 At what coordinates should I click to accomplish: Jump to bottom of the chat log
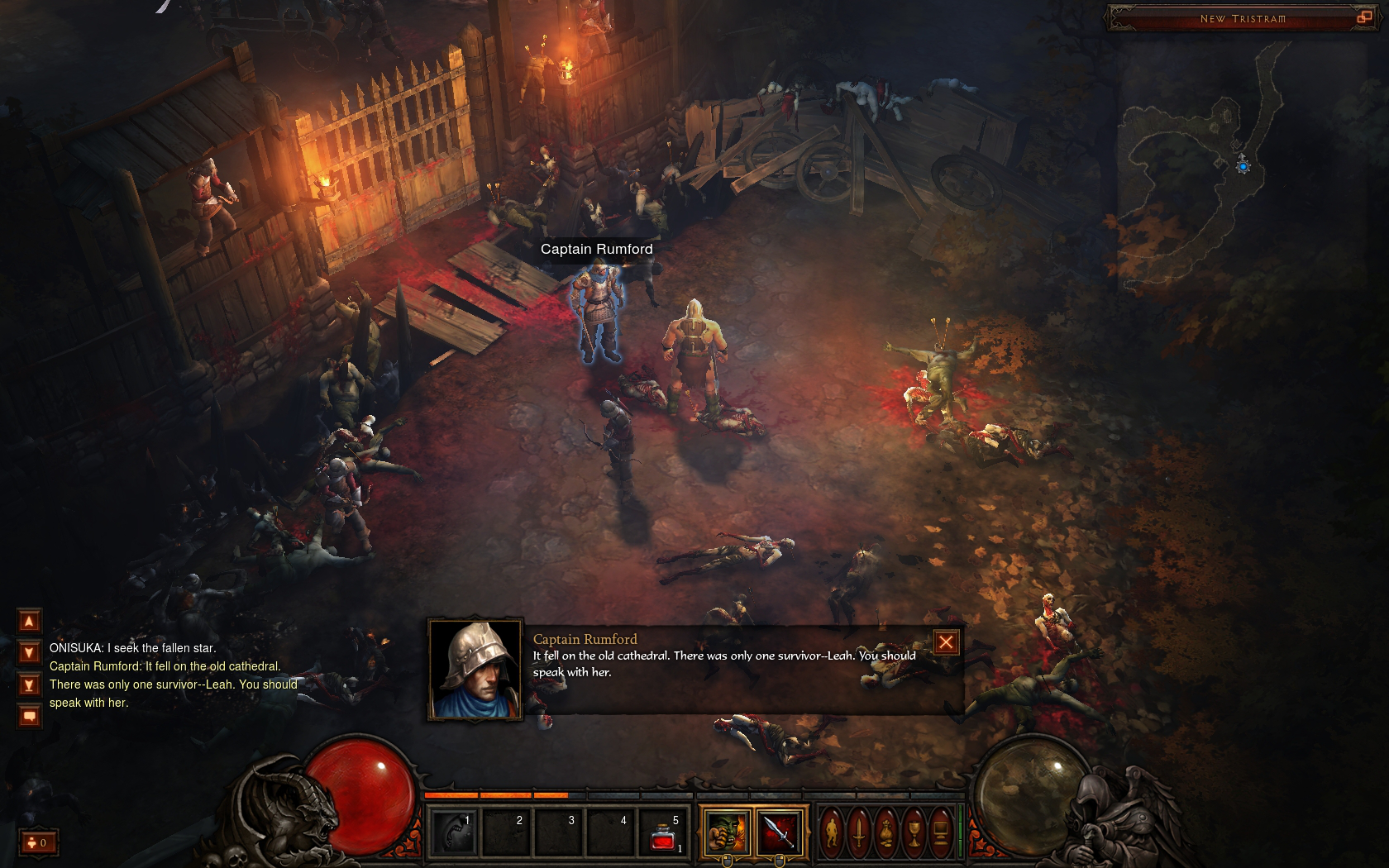tap(29, 685)
